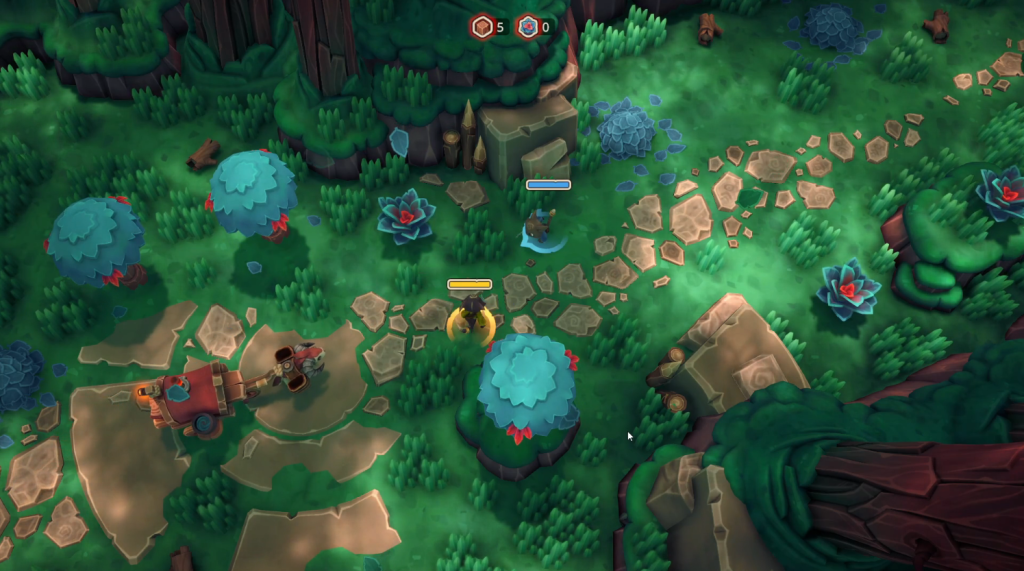Click the wooden block resource icon

pyautogui.click(x=482, y=27)
